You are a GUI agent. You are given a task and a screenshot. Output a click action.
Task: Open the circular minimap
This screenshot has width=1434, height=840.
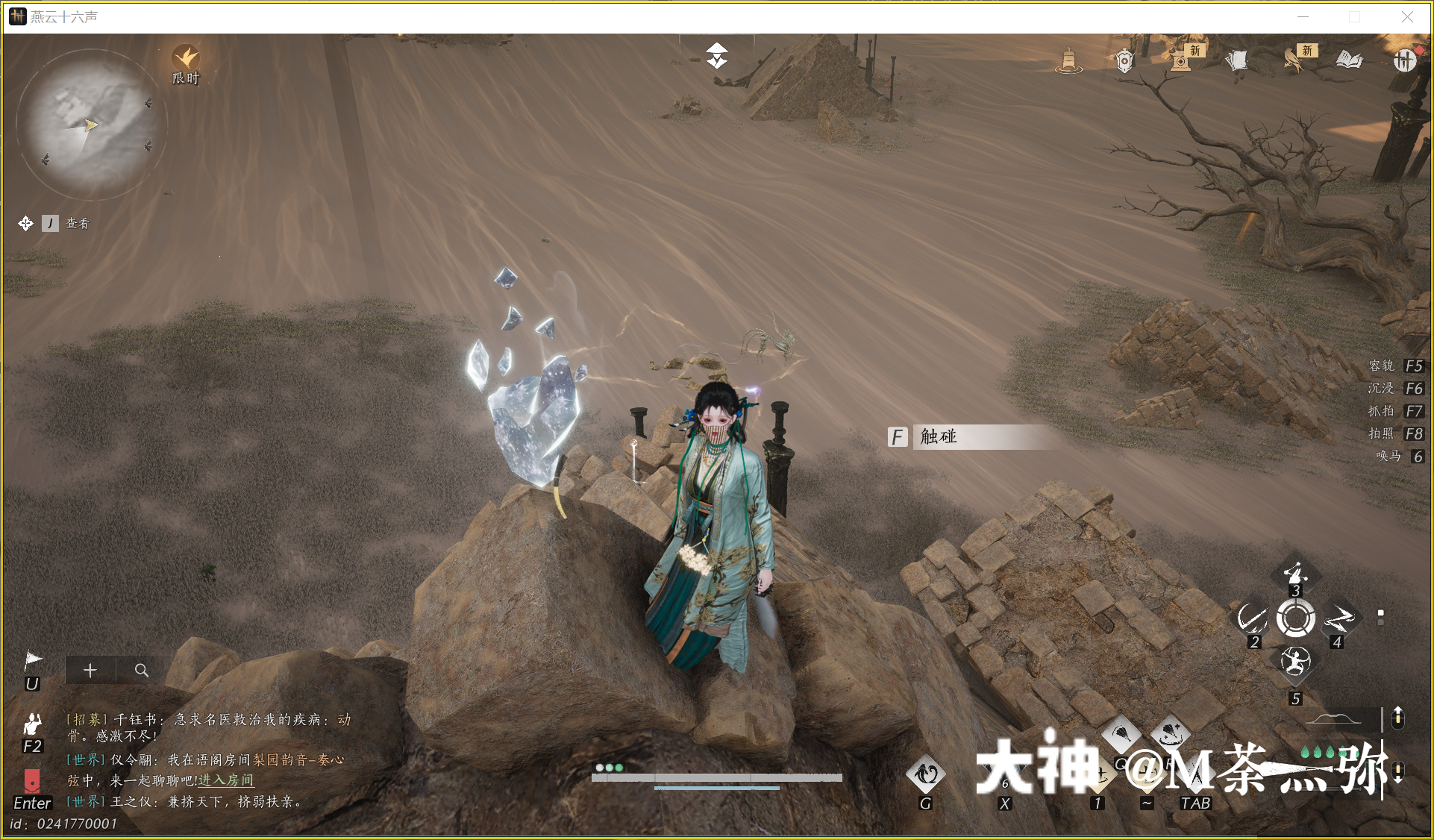[90, 123]
